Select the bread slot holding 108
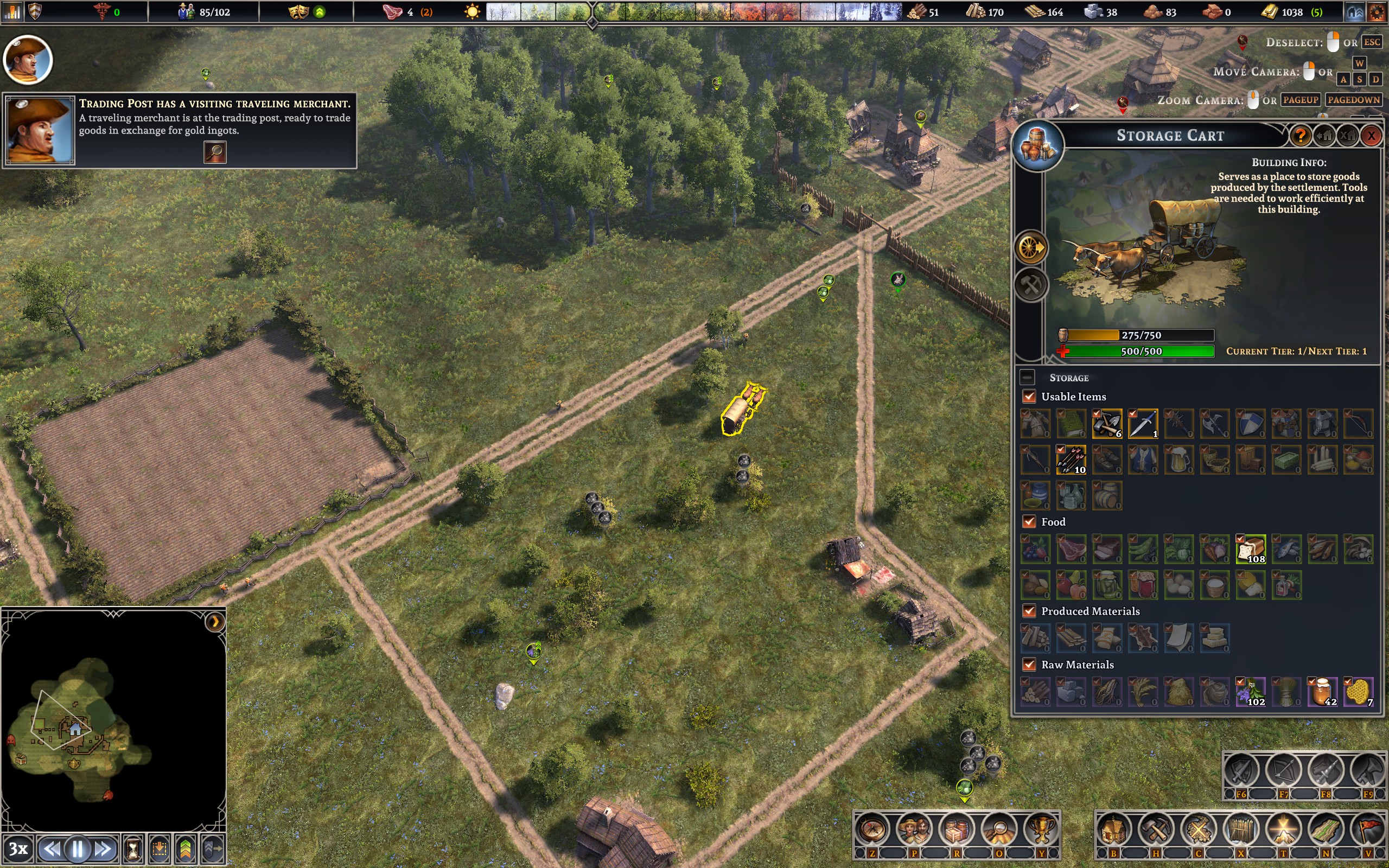 click(1250, 550)
